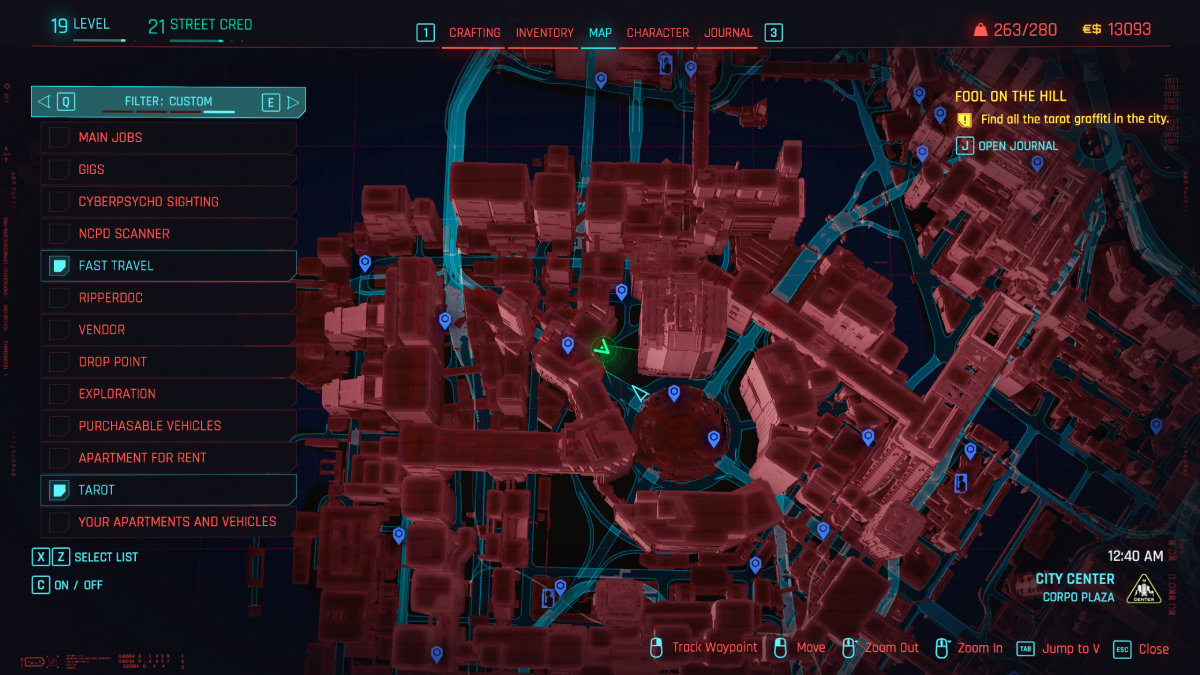Enable the Vendor filter
Screen dimensions: 1200x675
pos(168,329)
